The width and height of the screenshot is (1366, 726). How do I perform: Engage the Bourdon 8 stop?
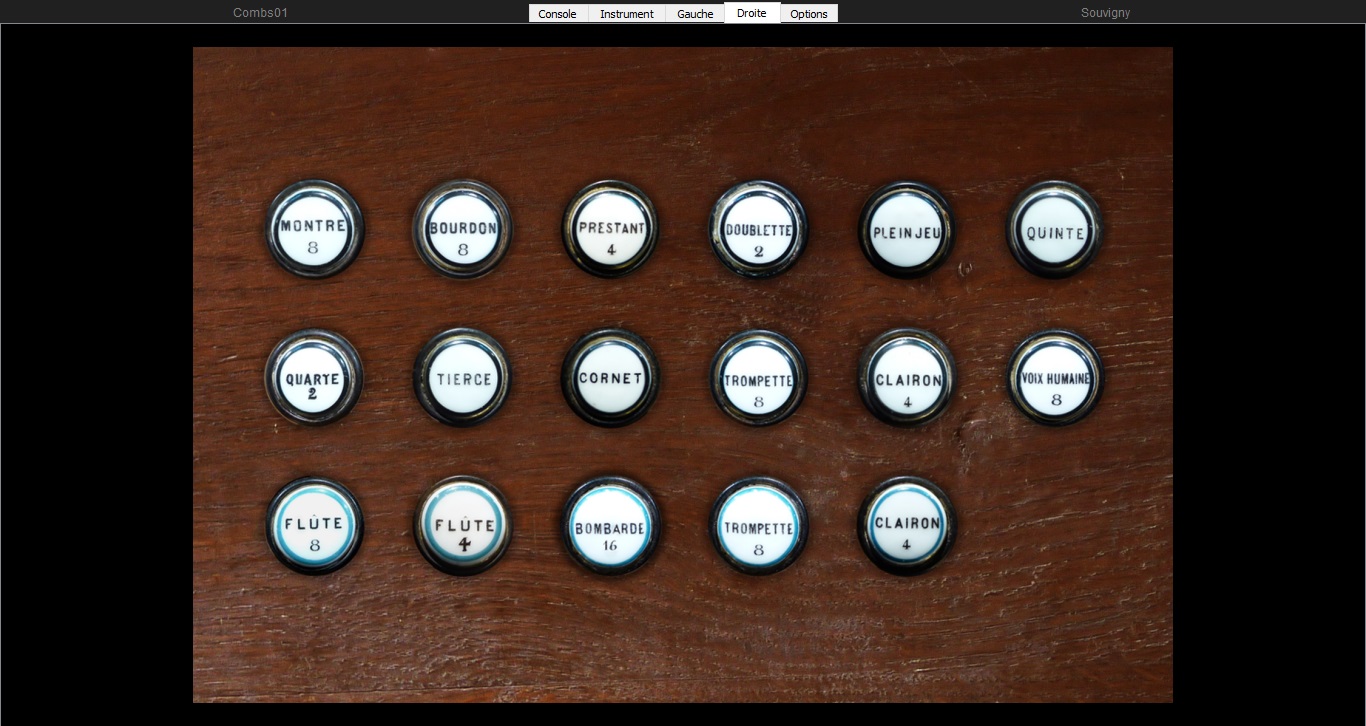coord(462,228)
